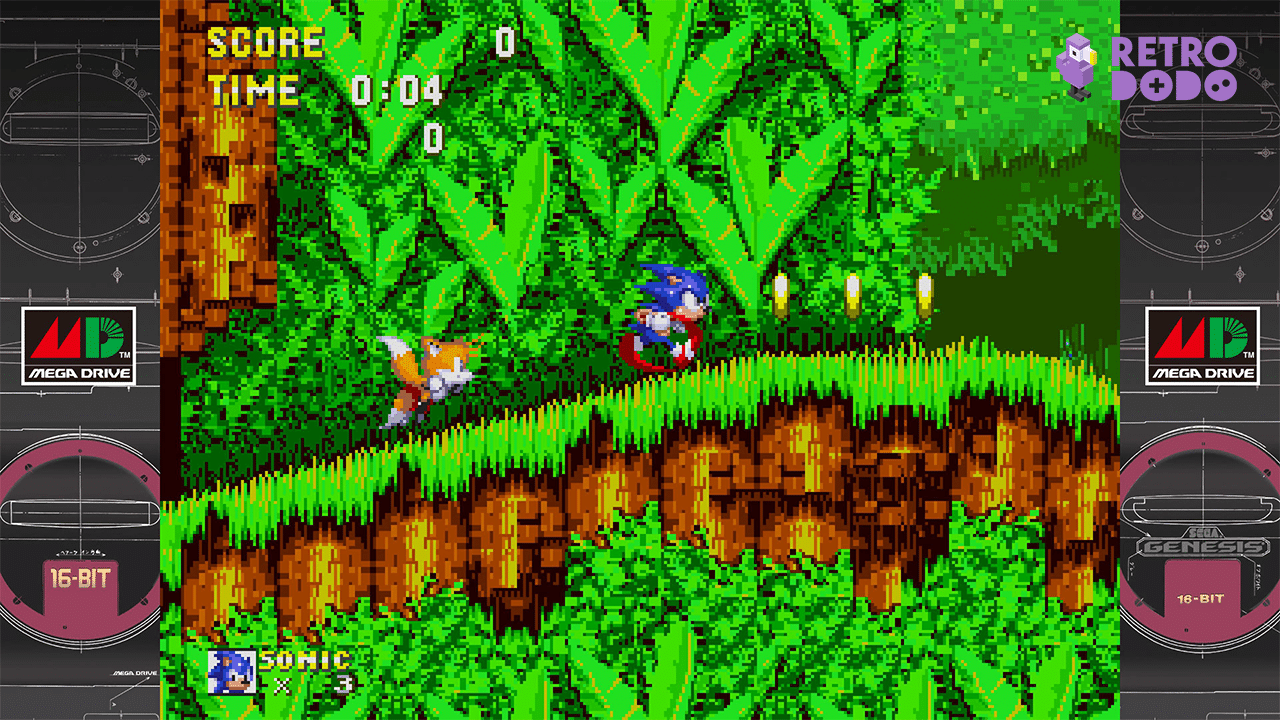Expand the SCORE display

tap(505, 42)
